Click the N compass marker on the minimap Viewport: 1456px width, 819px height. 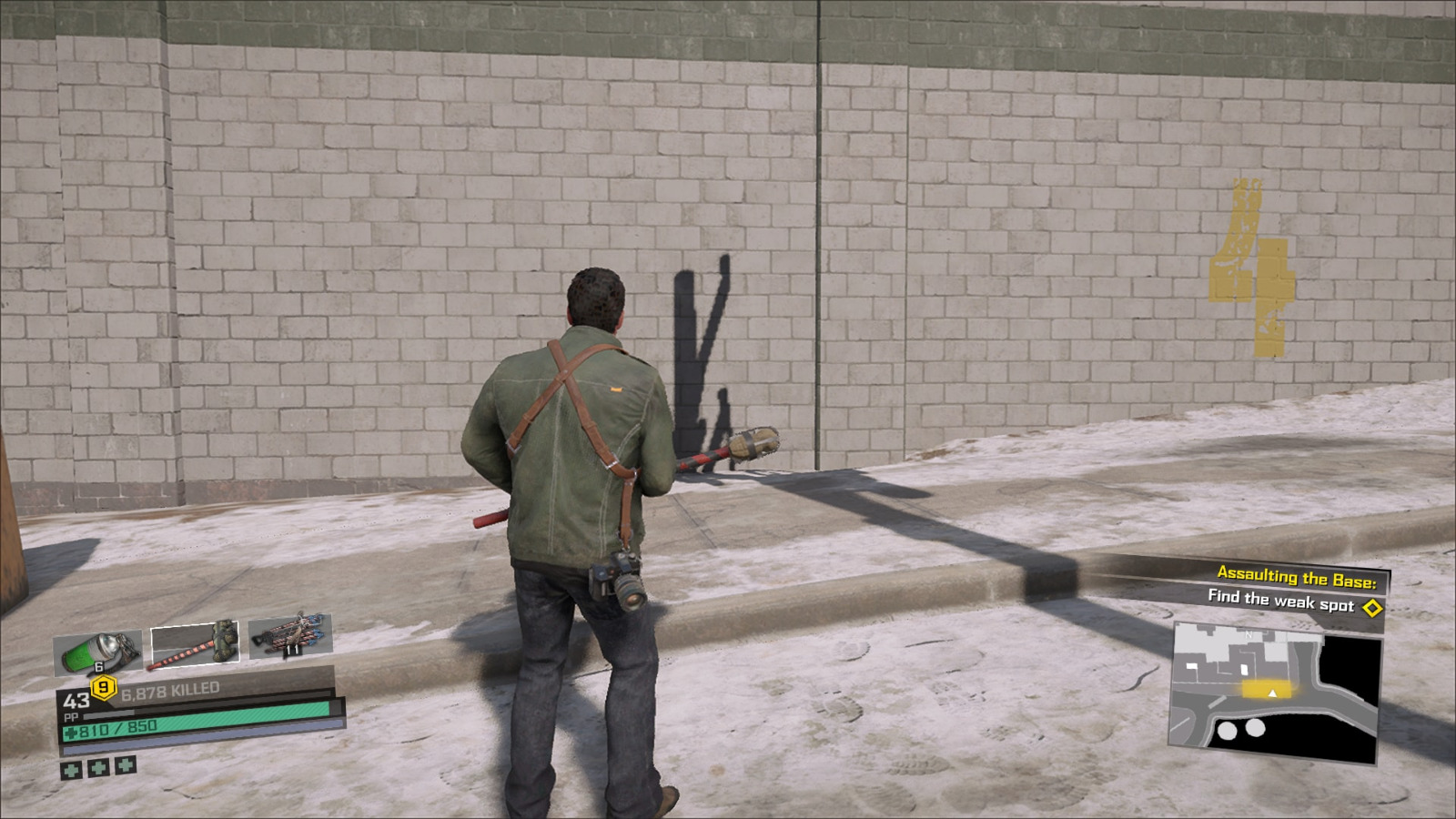pos(1249,634)
